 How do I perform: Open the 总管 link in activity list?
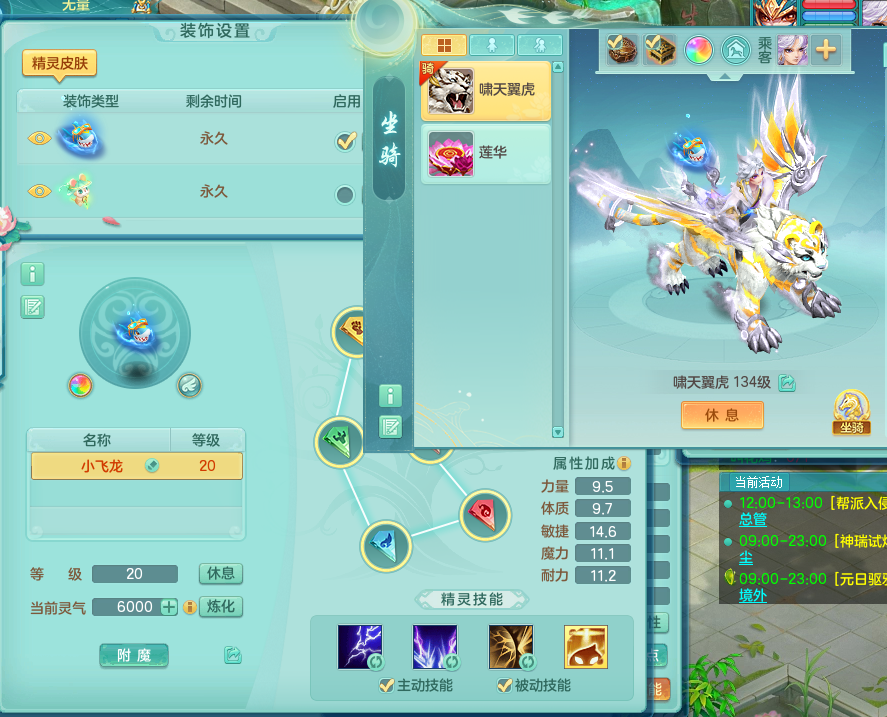(x=752, y=520)
